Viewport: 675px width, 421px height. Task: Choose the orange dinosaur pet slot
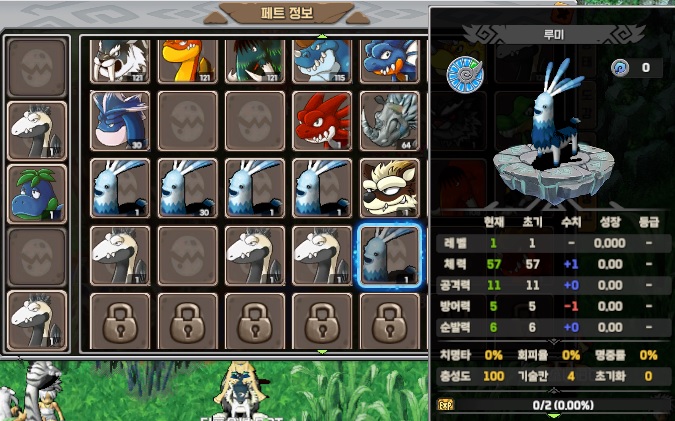click(188, 60)
